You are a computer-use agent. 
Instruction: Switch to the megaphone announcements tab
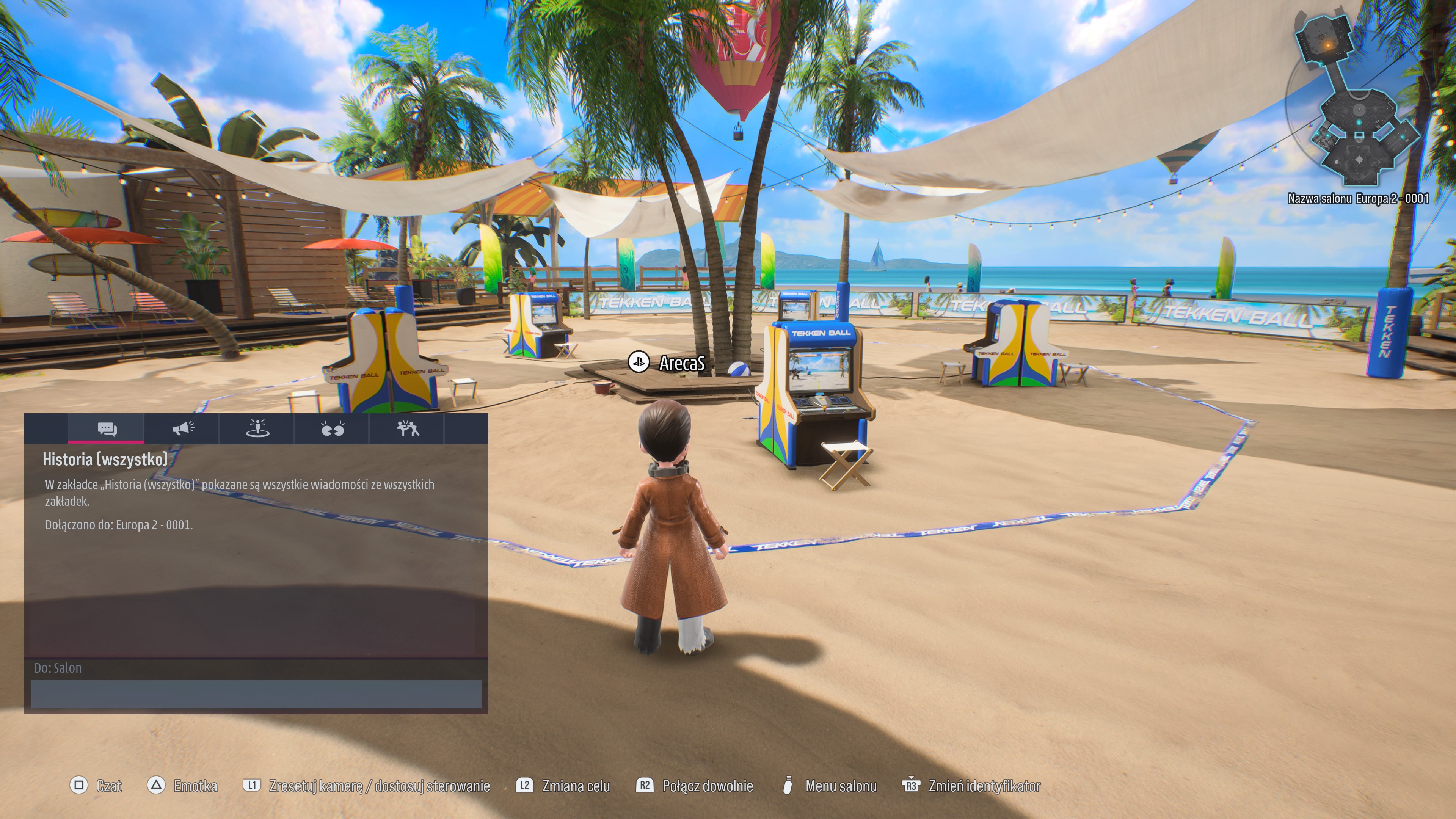(182, 429)
